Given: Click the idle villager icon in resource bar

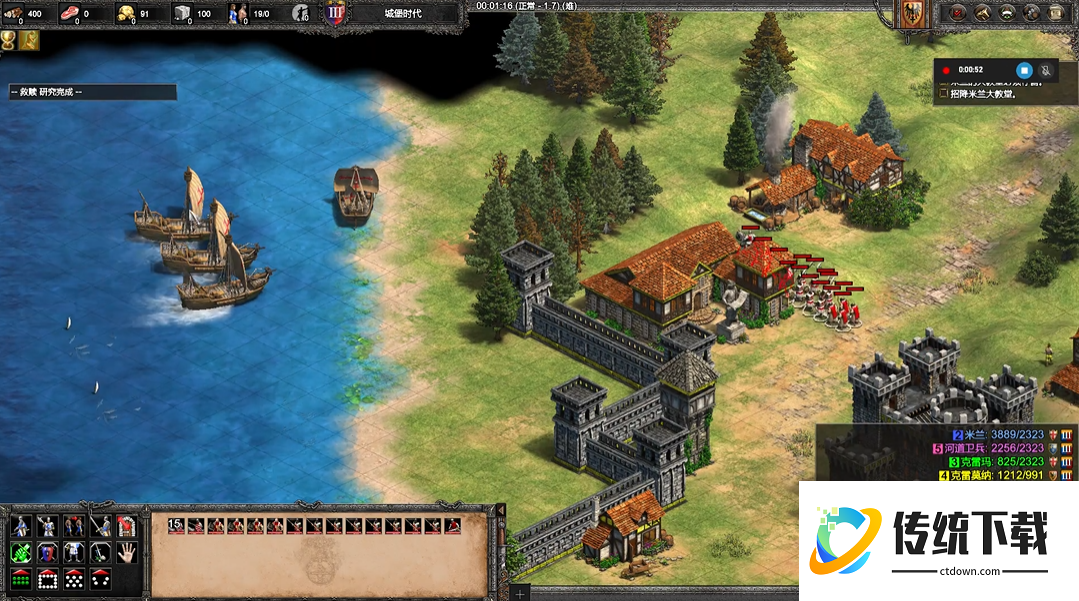Looking at the screenshot, I should (x=300, y=13).
